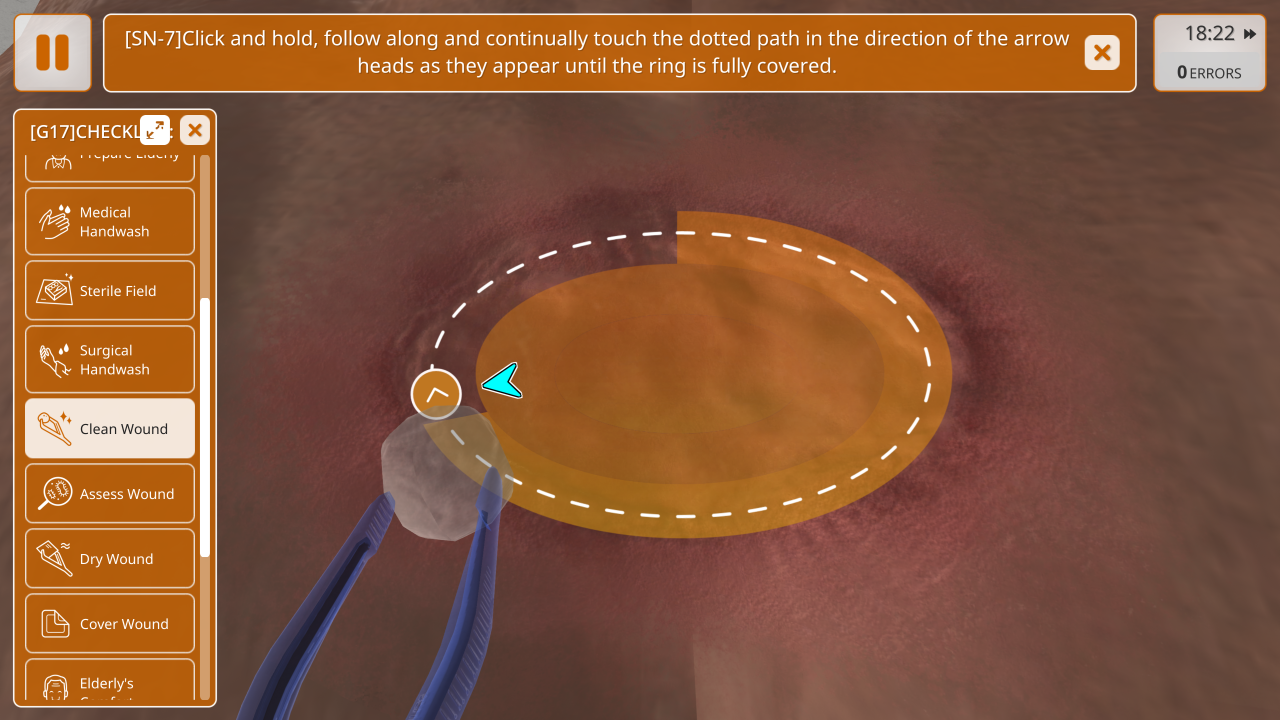1280x720 pixels.
Task: Choose the Sterile Field checklist step
Action: (x=110, y=291)
